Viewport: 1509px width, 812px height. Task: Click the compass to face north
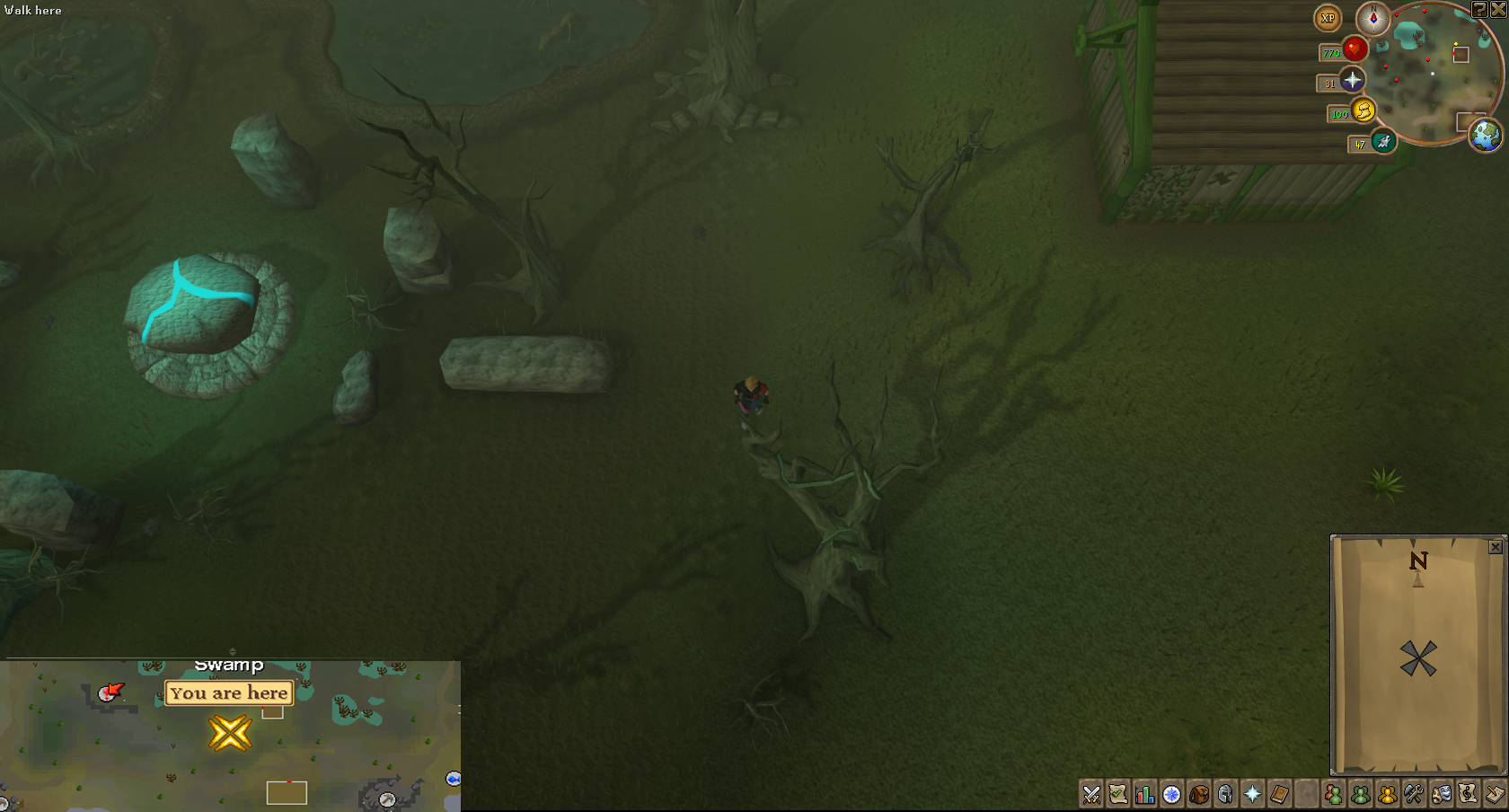click(x=1372, y=18)
